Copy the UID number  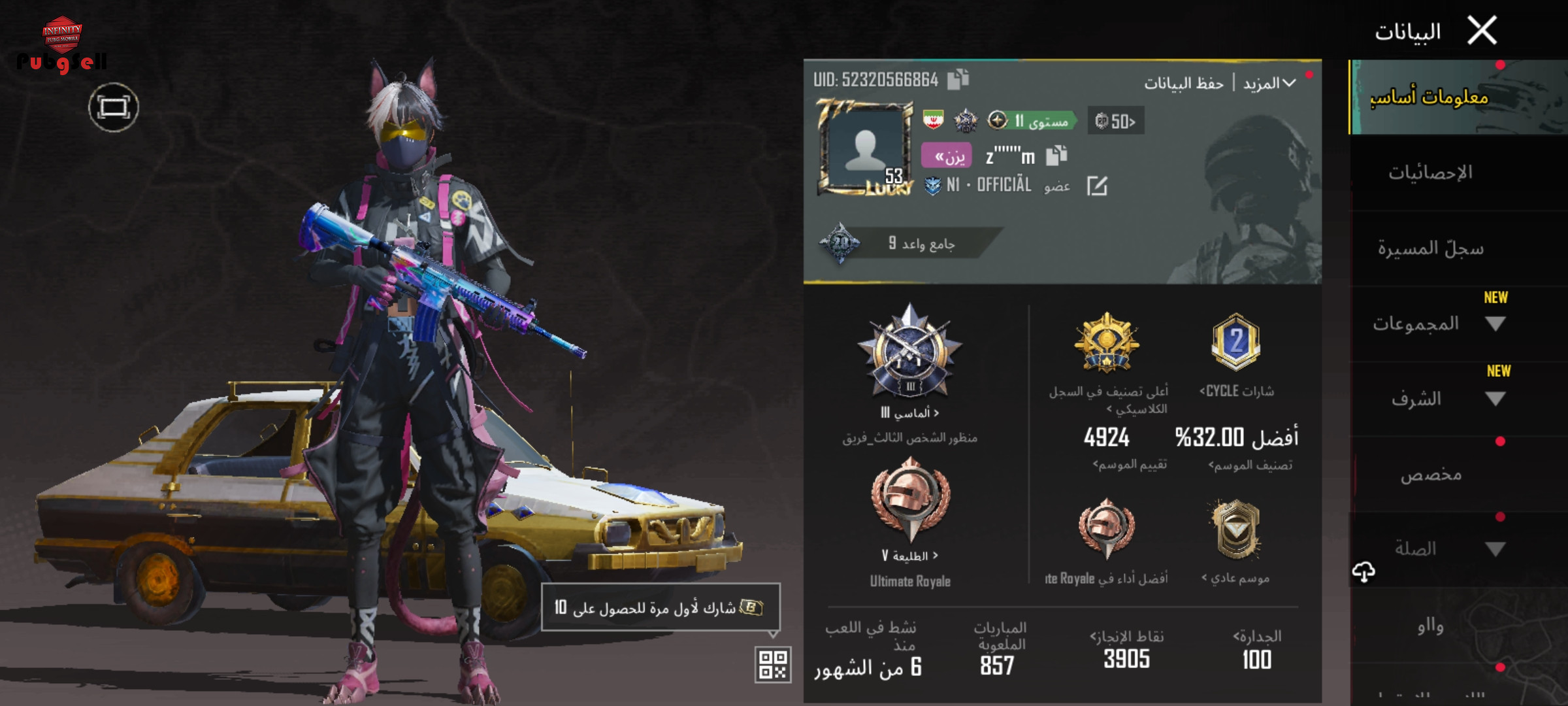(x=958, y=80)
